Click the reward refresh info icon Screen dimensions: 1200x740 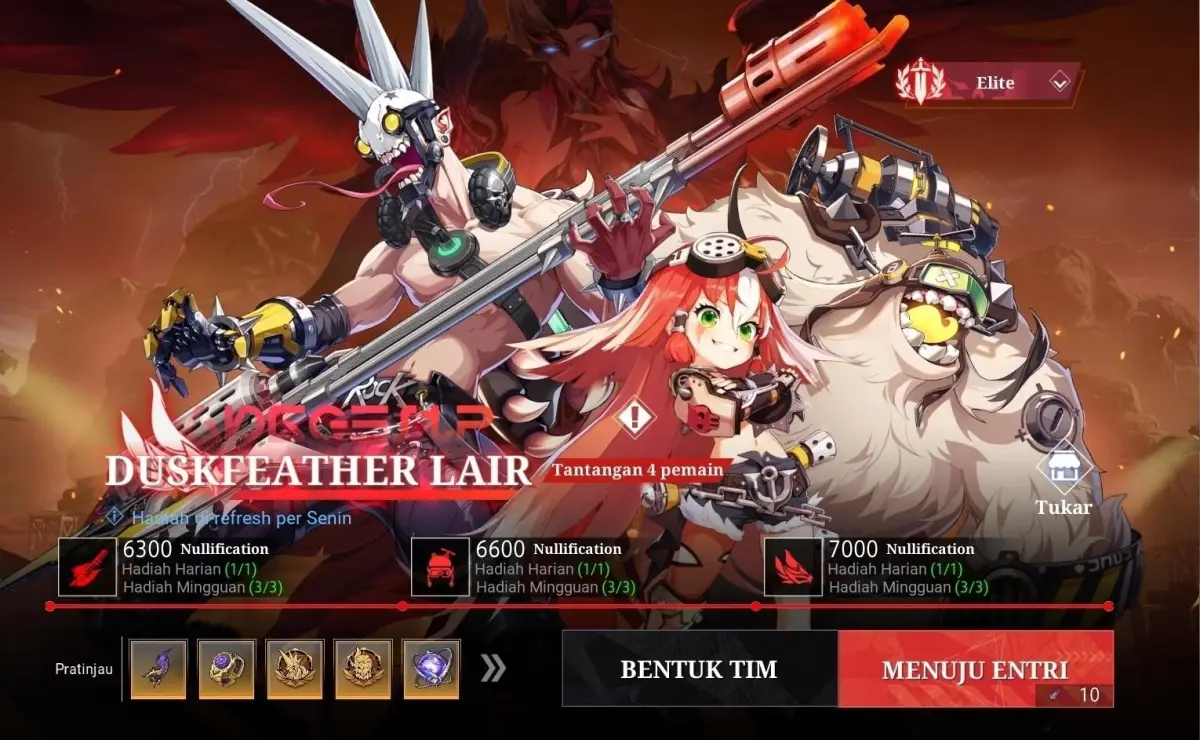(x=114, y=517)
